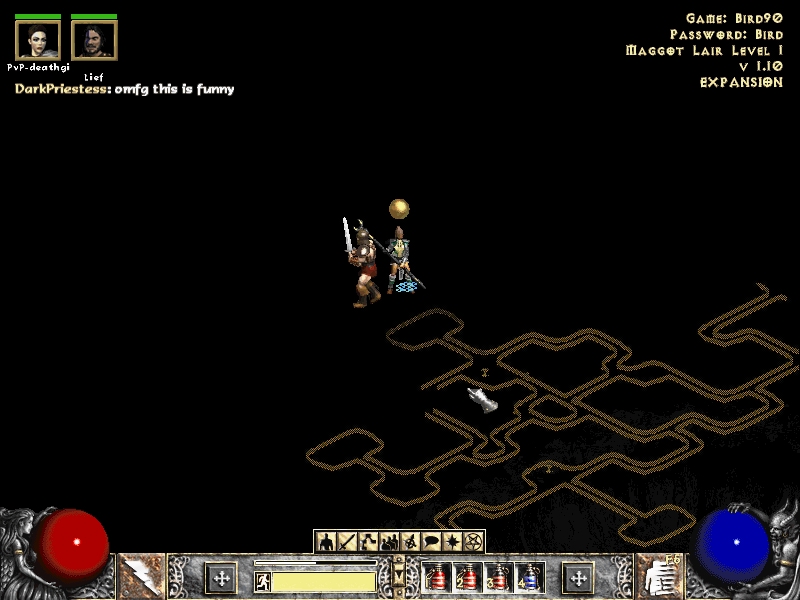Open the message log speech bubble icon
Screen dimensions: 800x600
(x=432, y=542)
